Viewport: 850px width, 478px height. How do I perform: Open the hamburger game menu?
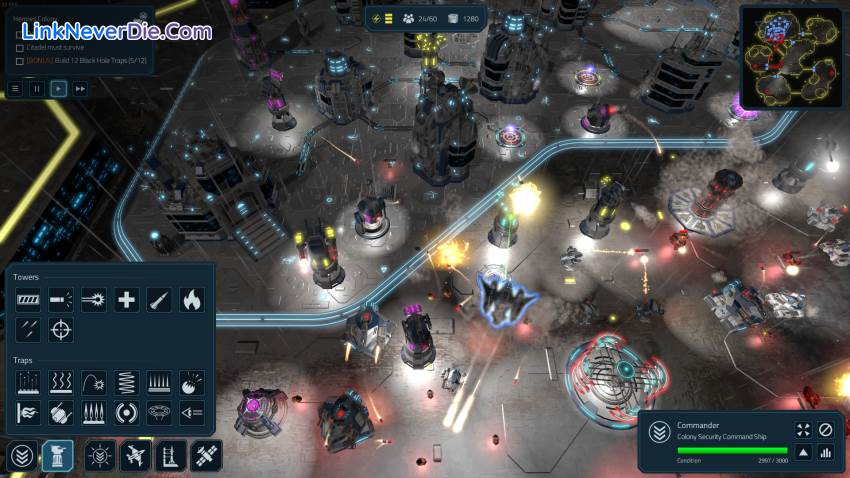coord(15,89)
